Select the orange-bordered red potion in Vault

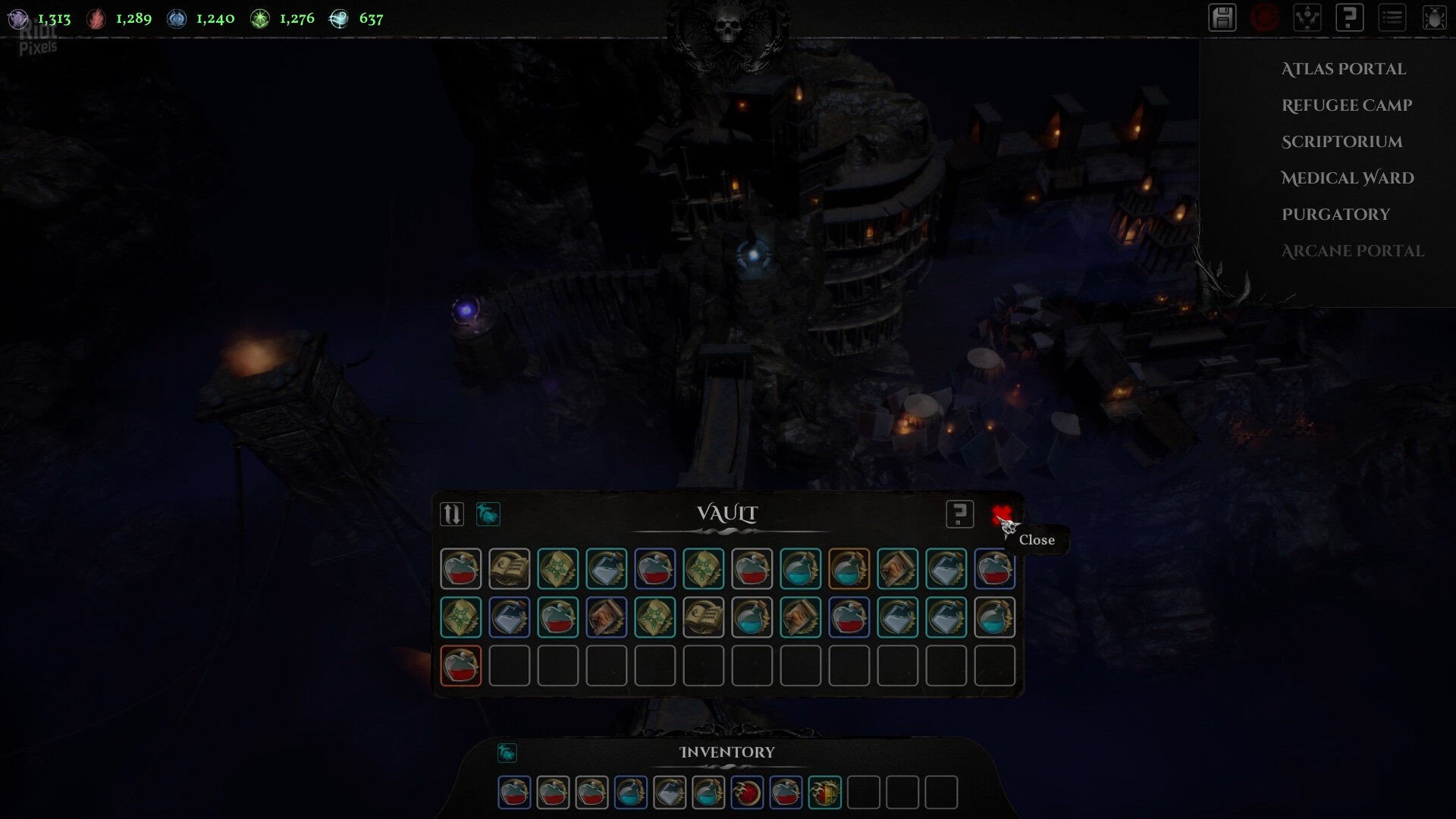tap(460, 665)
